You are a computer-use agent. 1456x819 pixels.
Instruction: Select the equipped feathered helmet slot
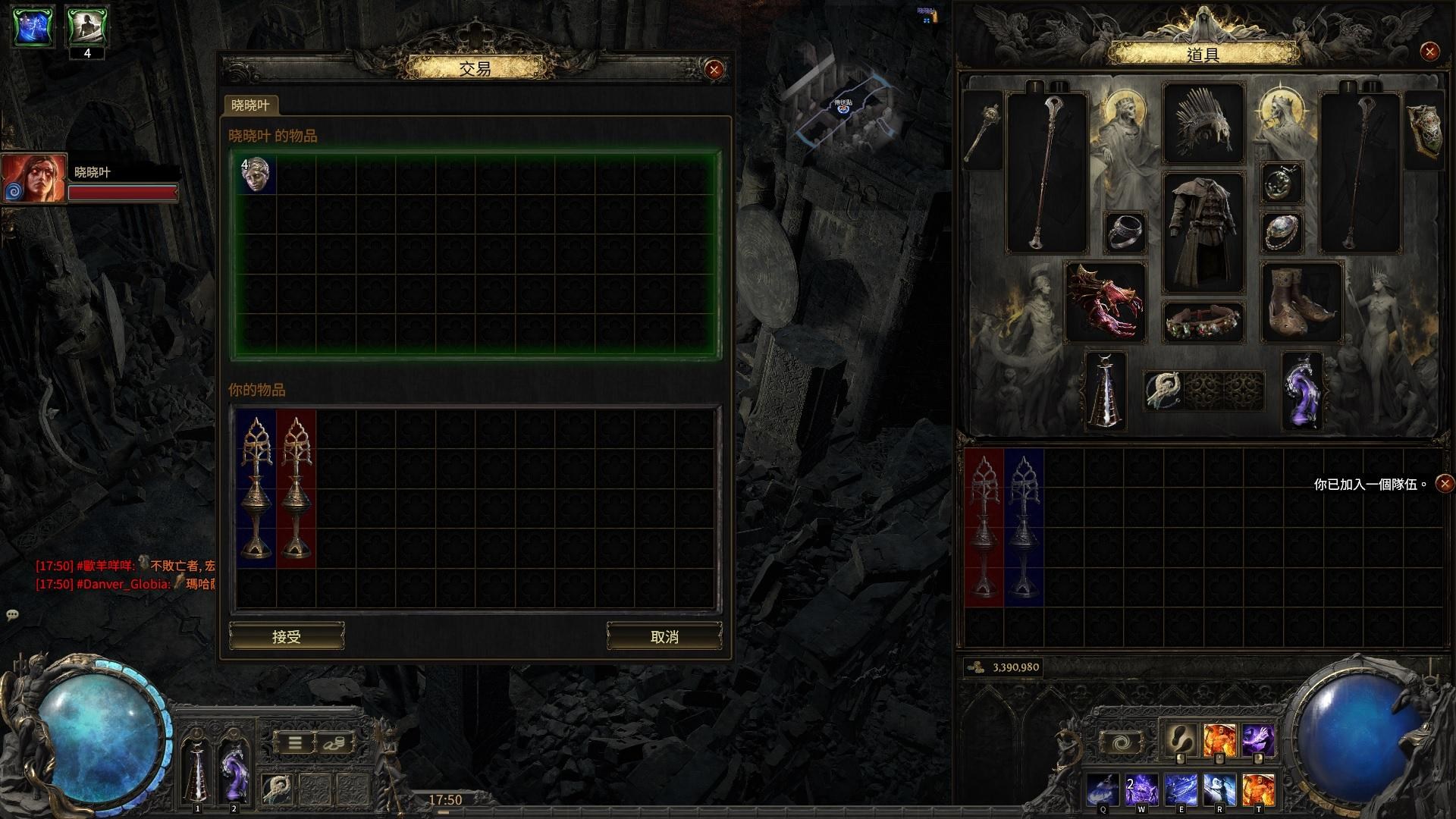[x=1203, y=124]
